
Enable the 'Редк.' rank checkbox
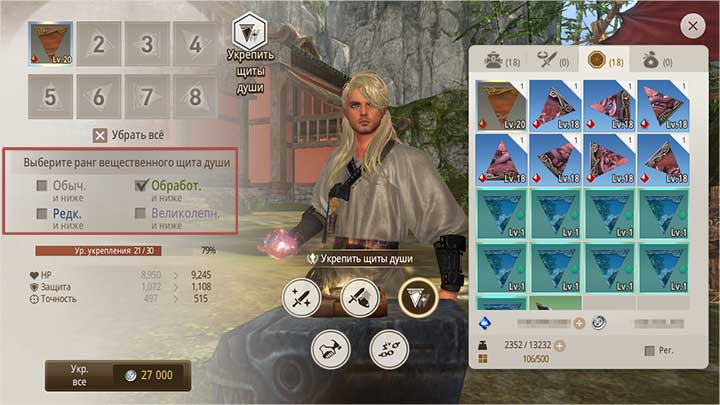(x=42, y=213)
